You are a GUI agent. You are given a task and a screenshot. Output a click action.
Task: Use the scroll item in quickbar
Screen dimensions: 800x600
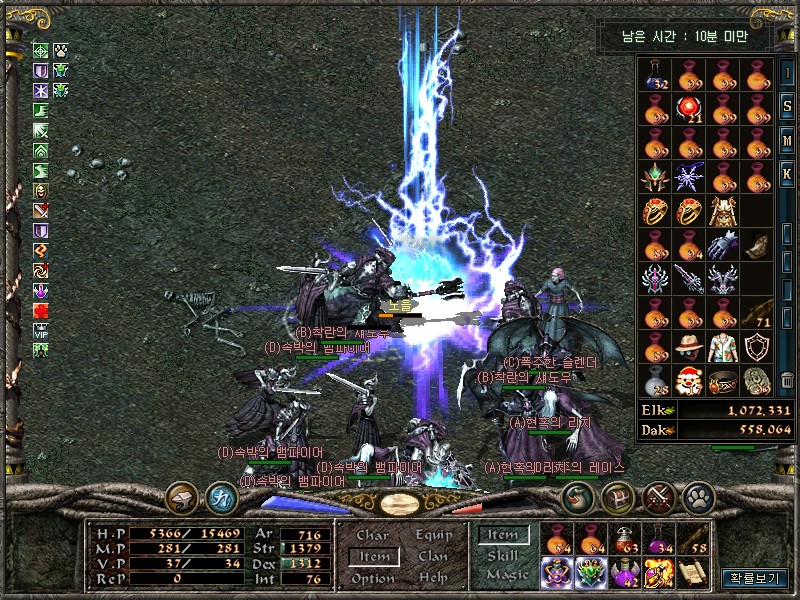pos(692,571)
